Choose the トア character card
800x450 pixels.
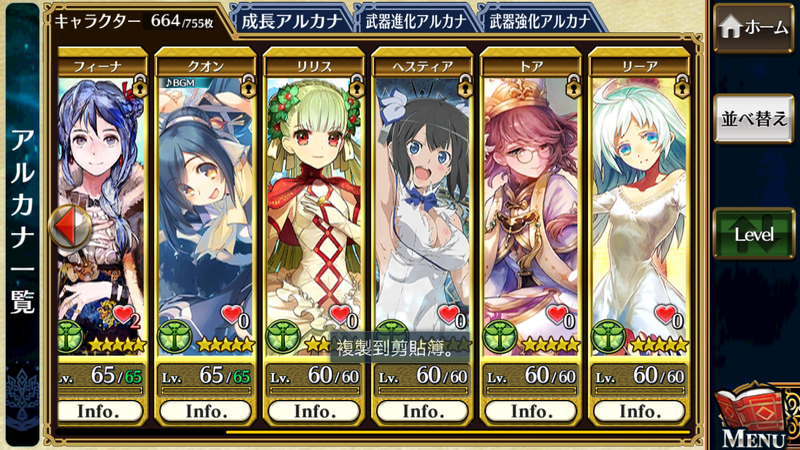pos(529,200)
